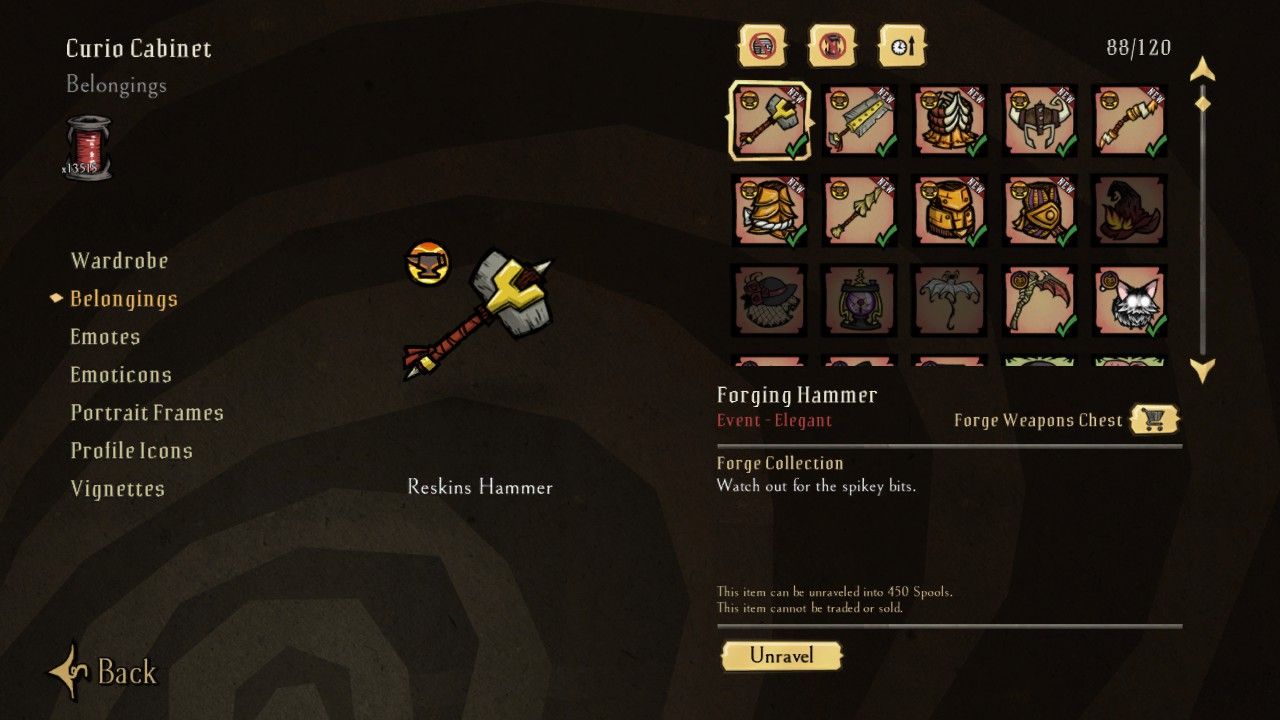Unravel the Forging Hammer
The image size is (1280, 720).
pyautogui.click(x=781, y=656)
